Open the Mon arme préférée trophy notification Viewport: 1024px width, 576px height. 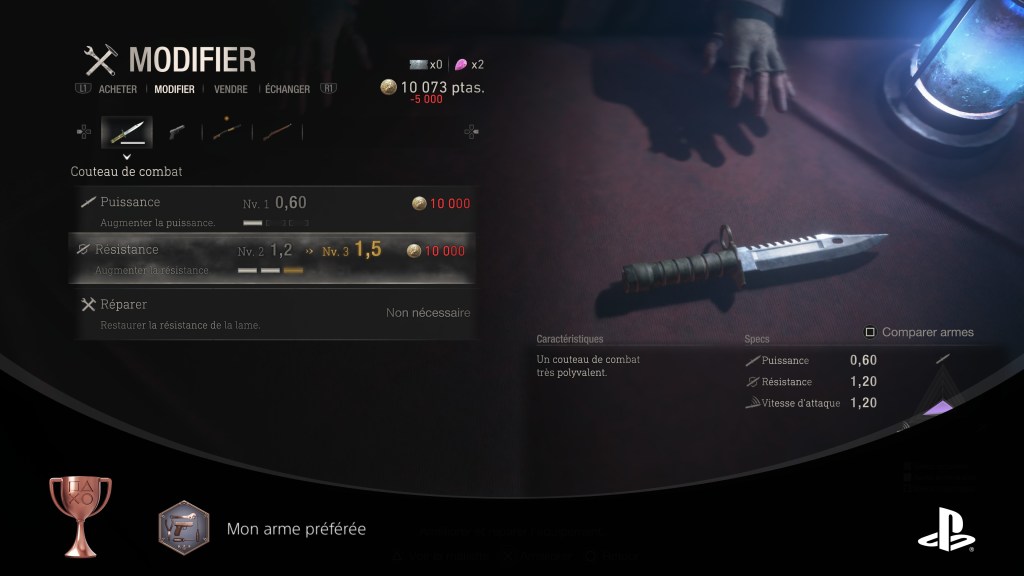pos(296,528)
